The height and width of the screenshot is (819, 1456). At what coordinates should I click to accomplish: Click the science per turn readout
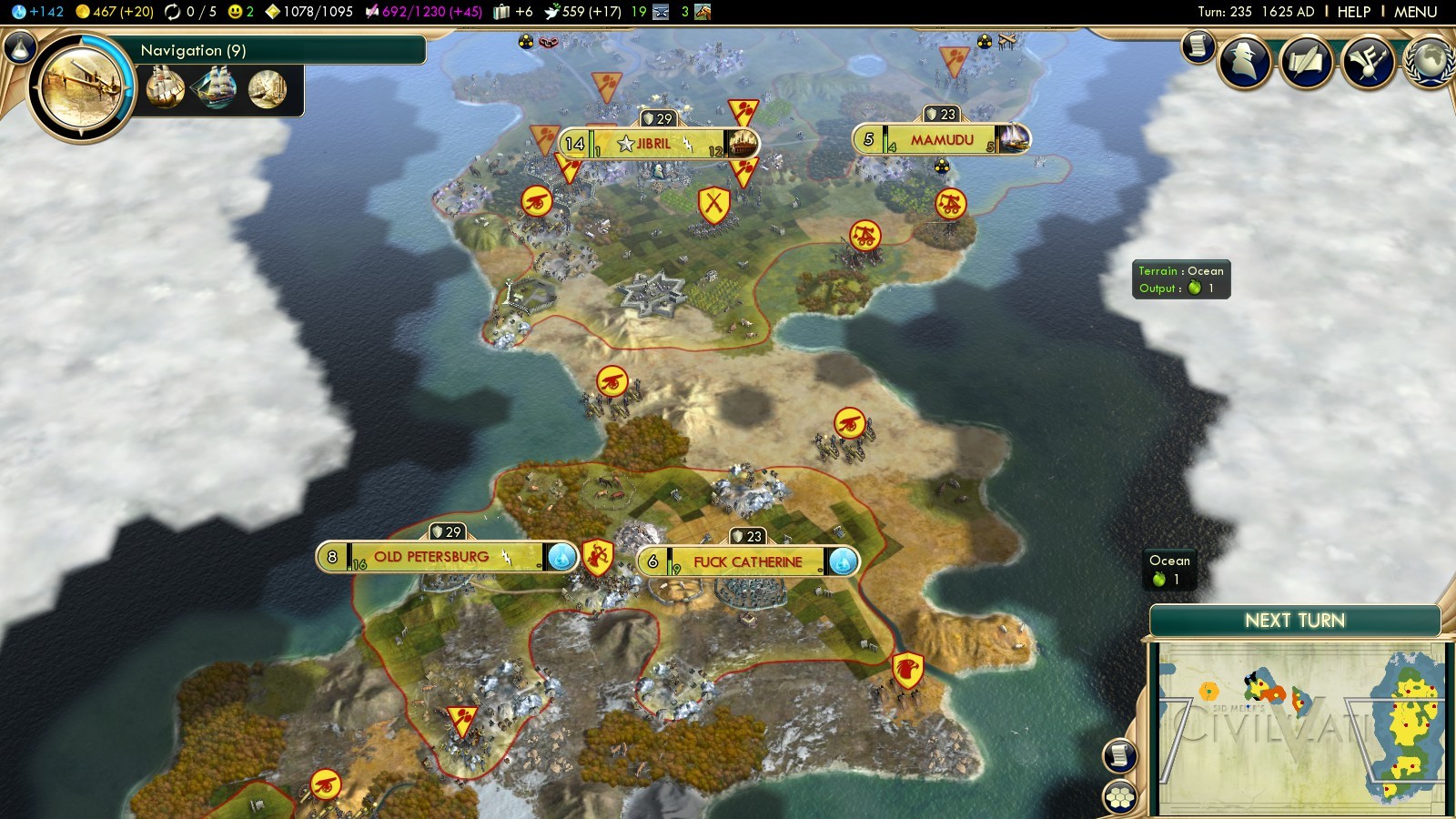click(38, 12)
